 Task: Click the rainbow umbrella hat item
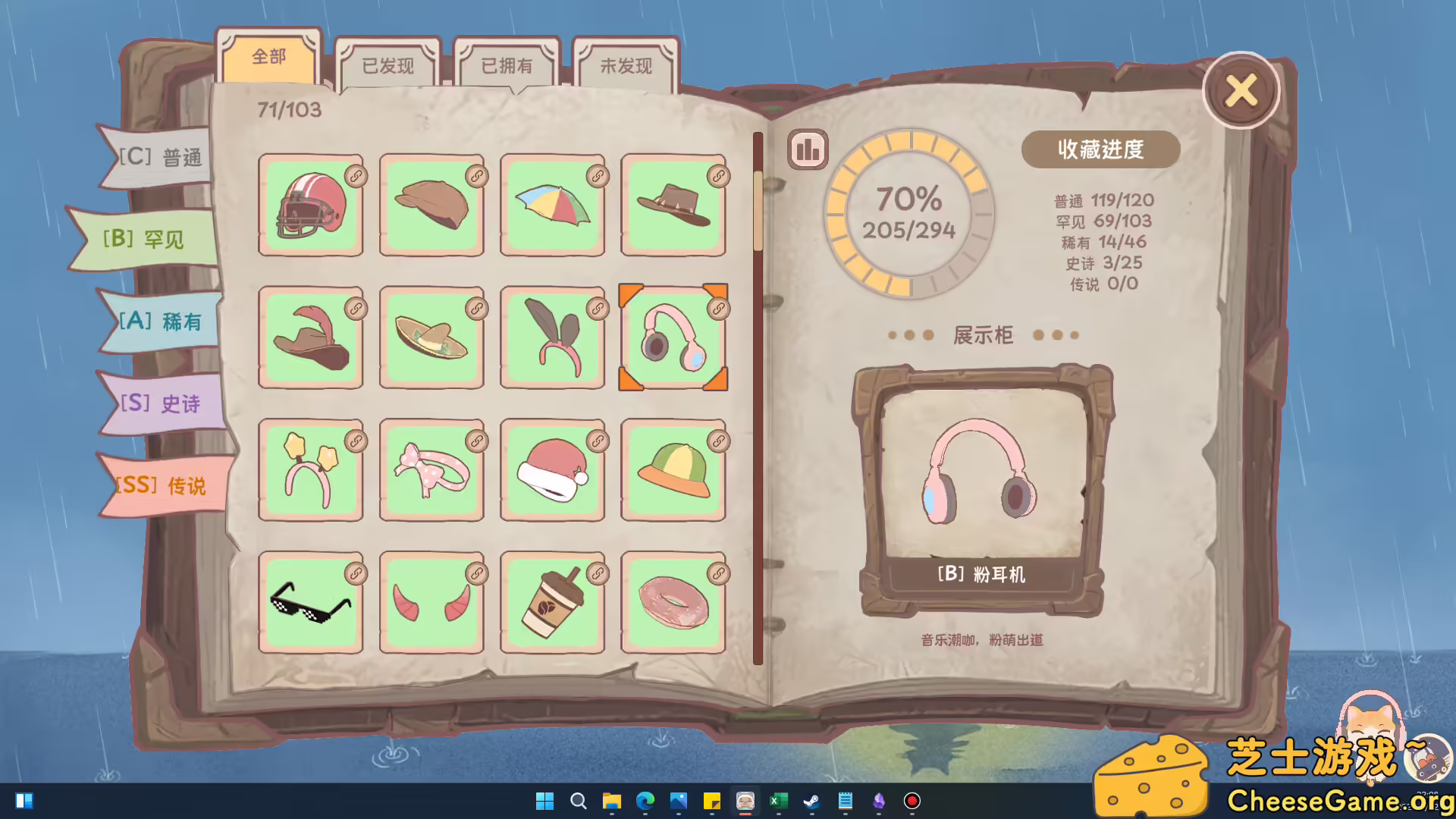552,206
